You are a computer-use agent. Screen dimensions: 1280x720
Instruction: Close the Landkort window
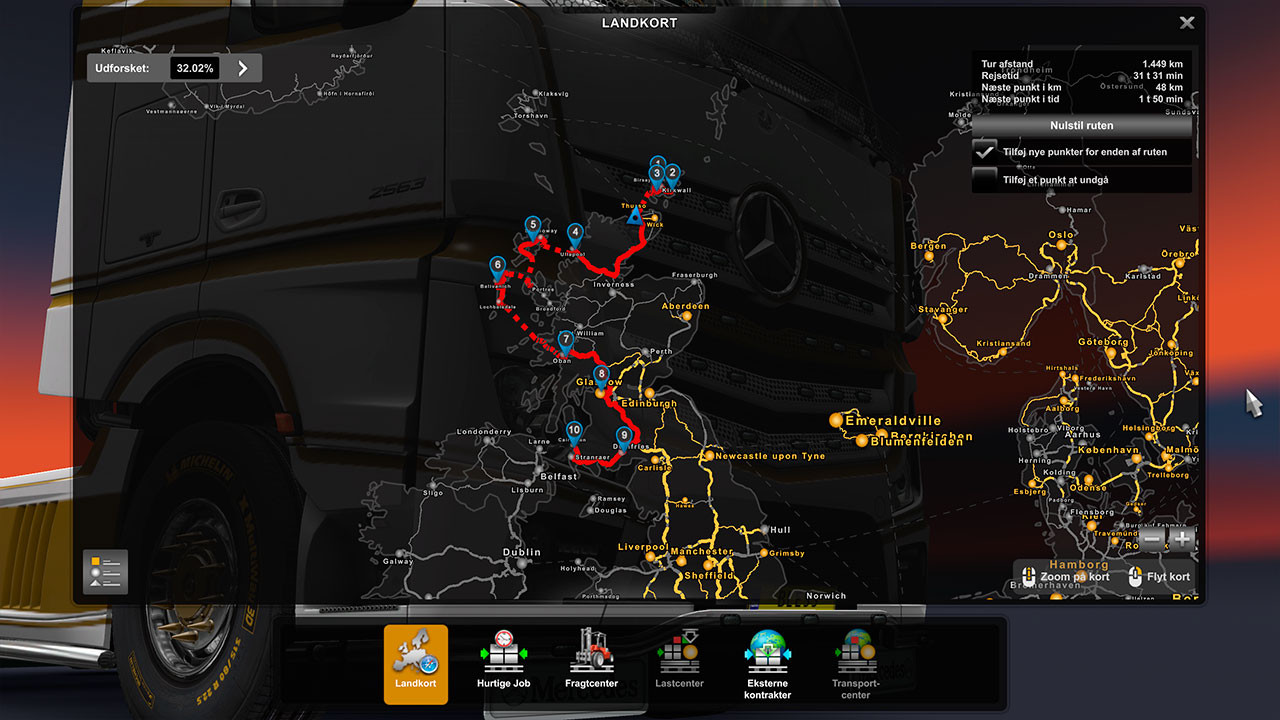[1188, 22]
